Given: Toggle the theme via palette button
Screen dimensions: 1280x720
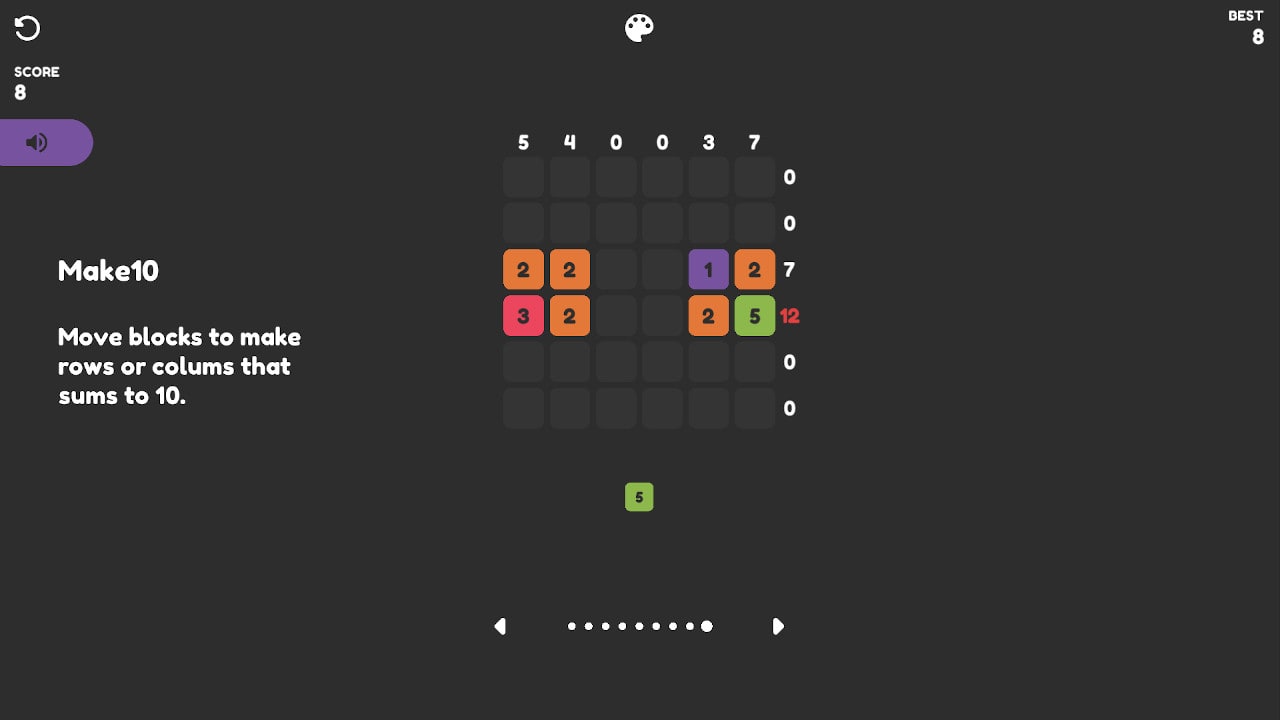Looking at the screenshot, I should pos(639,27).
